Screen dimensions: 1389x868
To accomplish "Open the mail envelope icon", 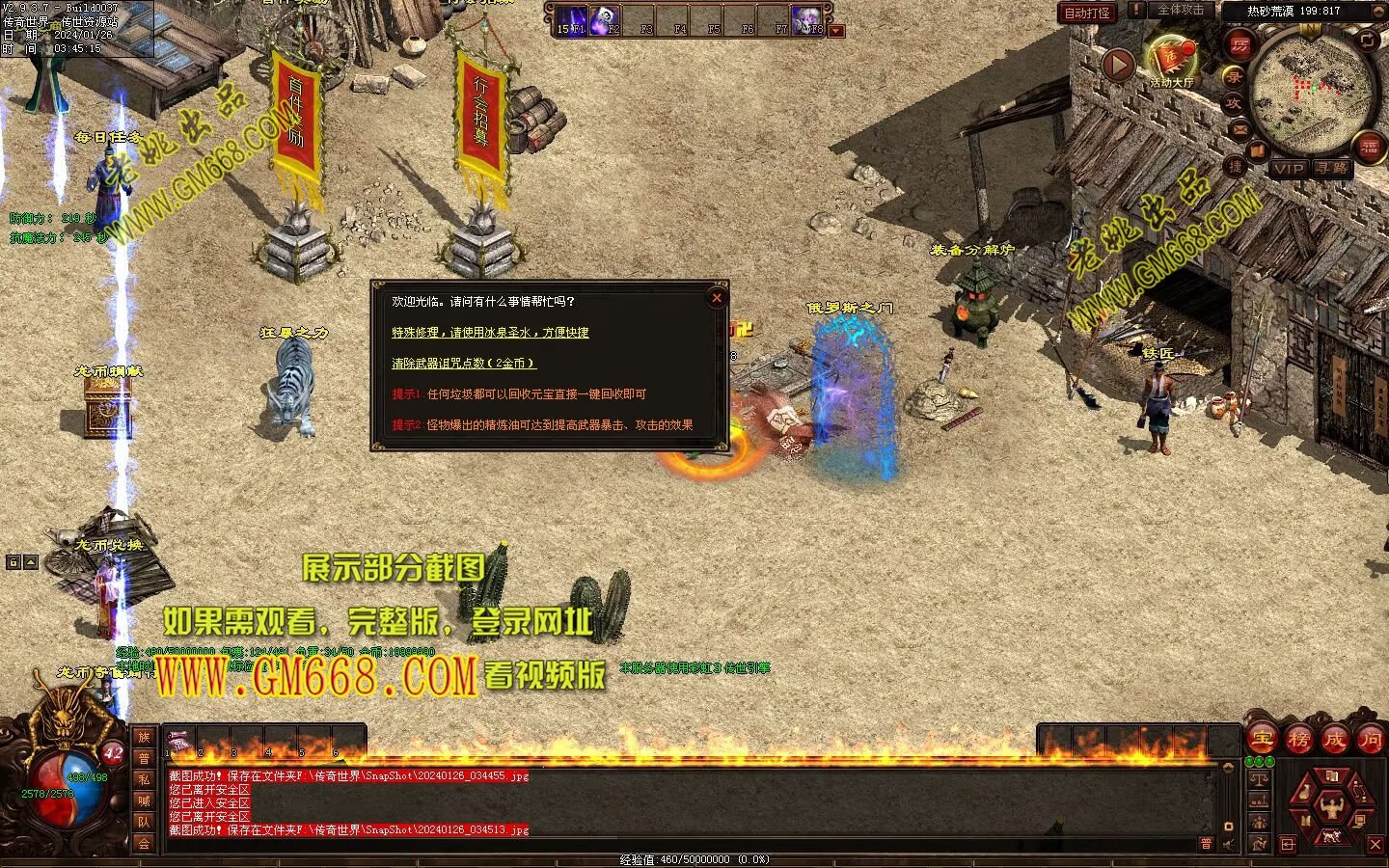I will pos(1239,128).
